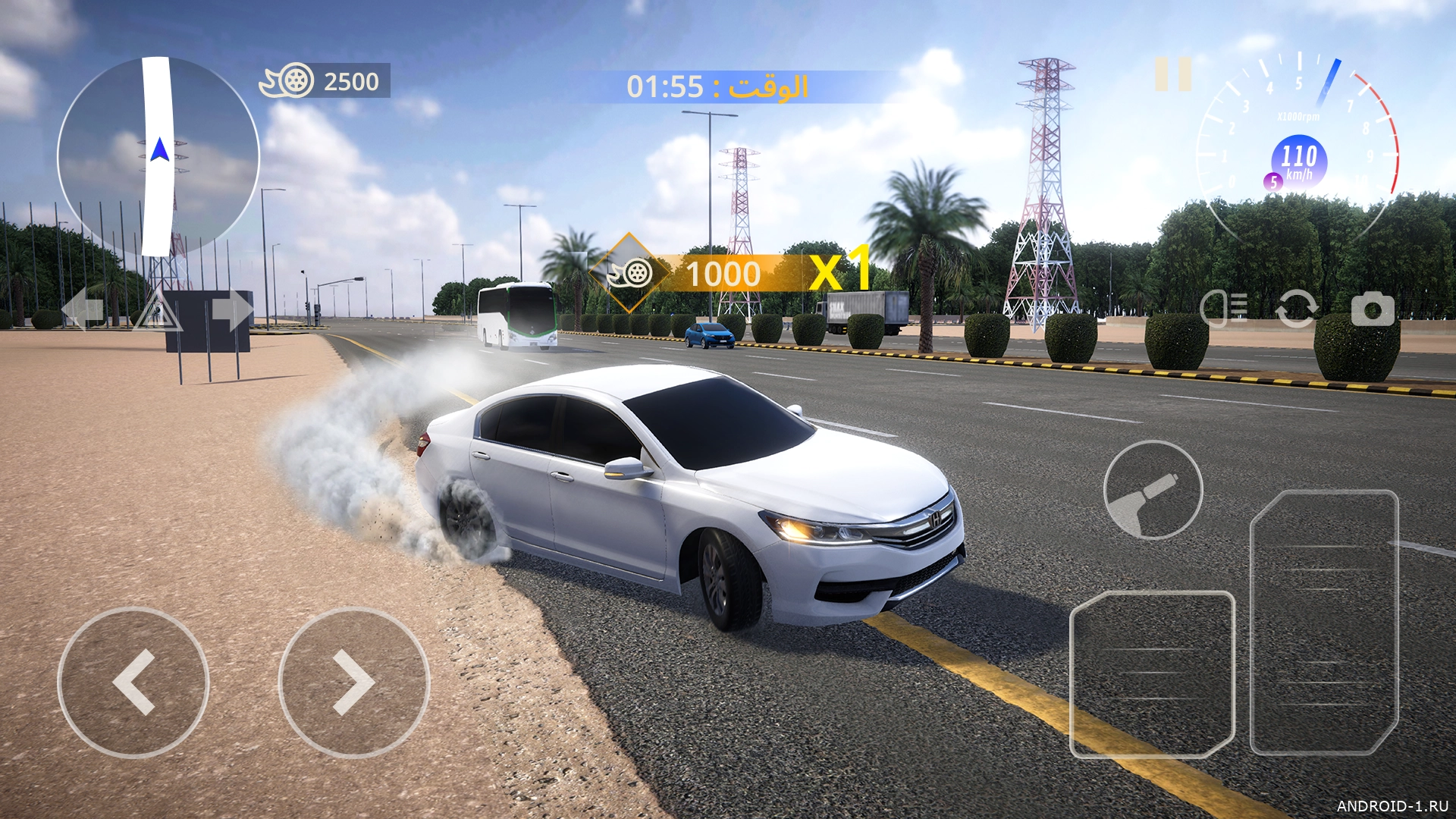Tap the circular arrows reset icon
The image size is (1456, 819).
(x=1296, y=309)
